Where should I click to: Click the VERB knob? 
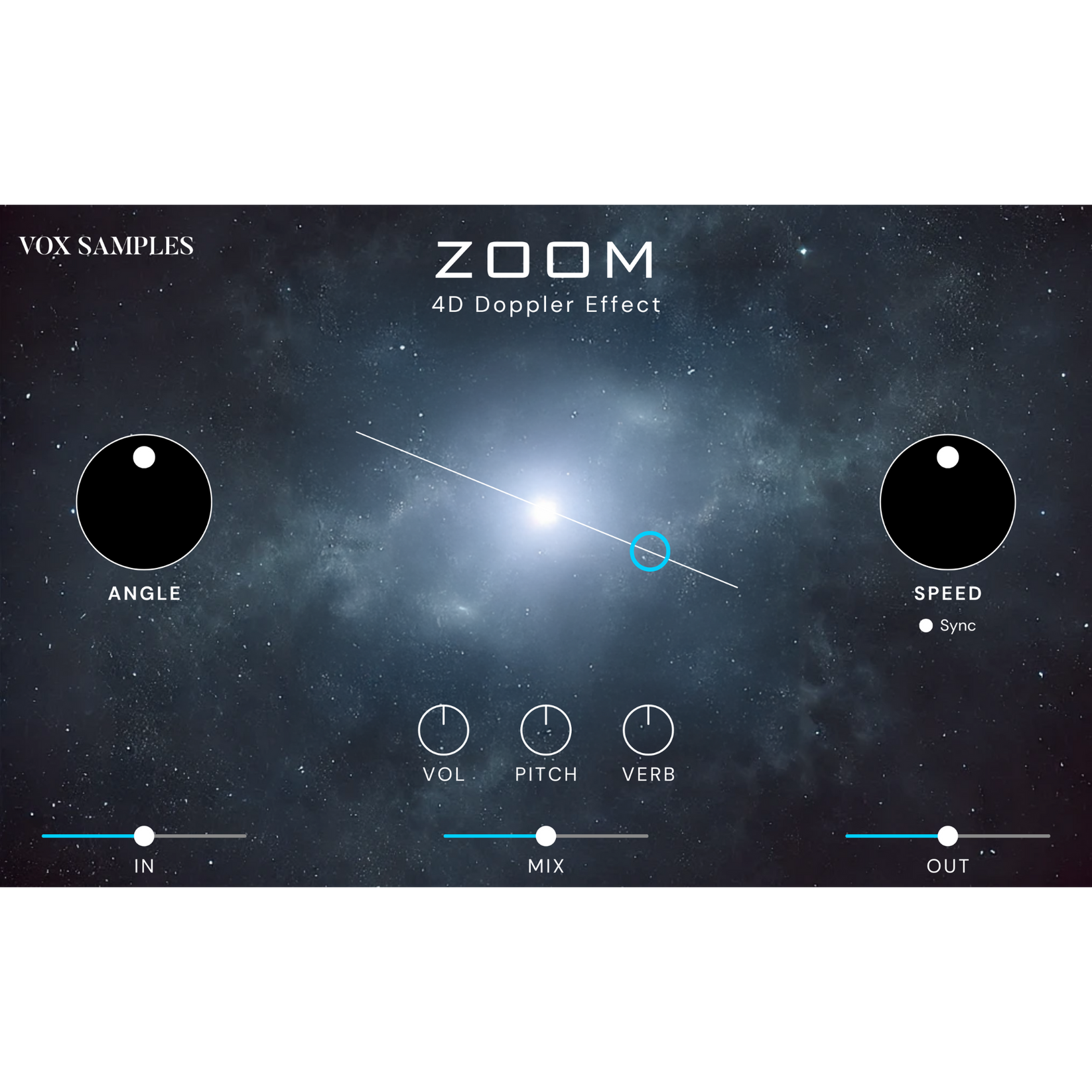(x=649, y=736)
